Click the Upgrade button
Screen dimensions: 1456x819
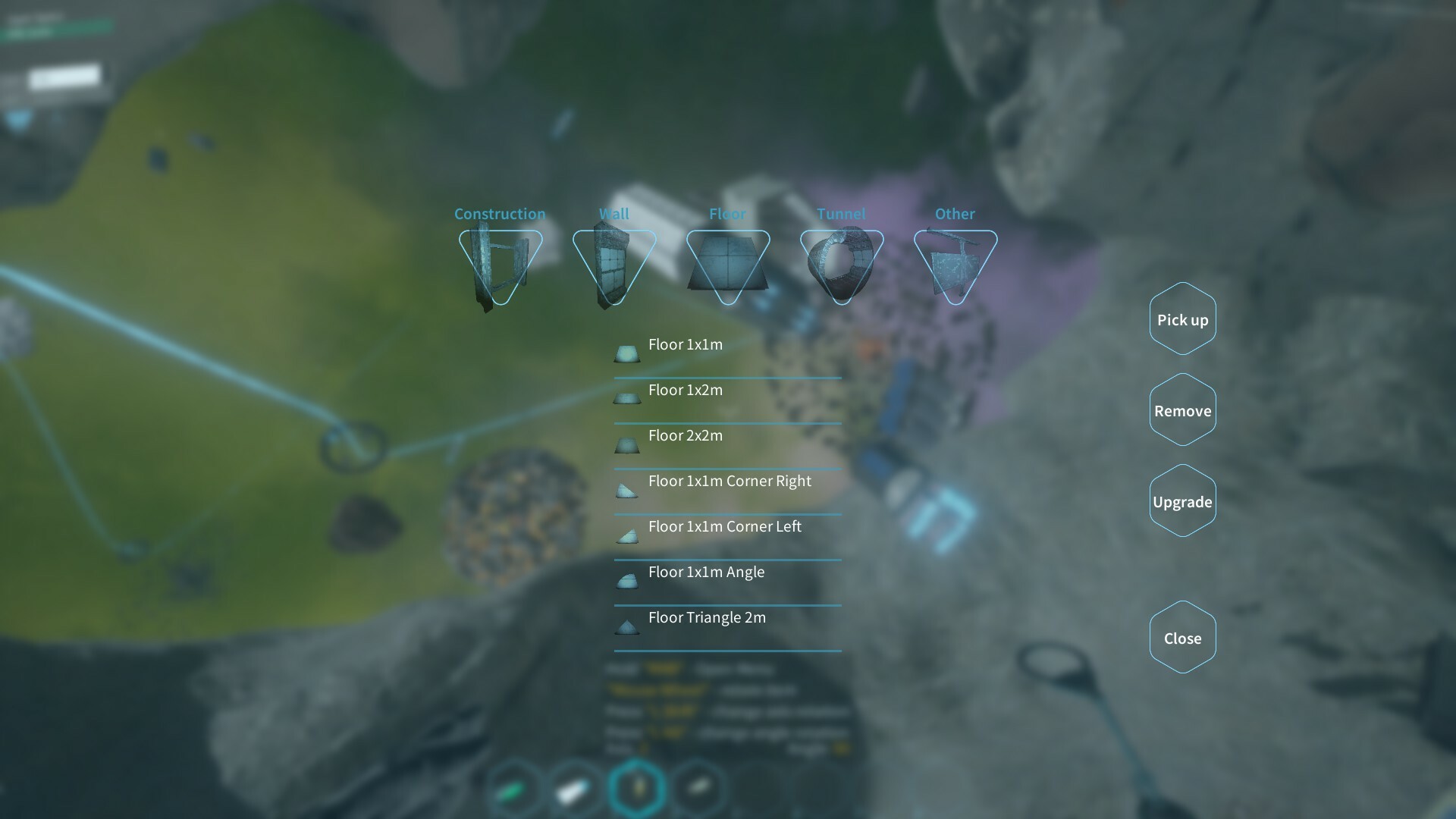[1182, 500]
